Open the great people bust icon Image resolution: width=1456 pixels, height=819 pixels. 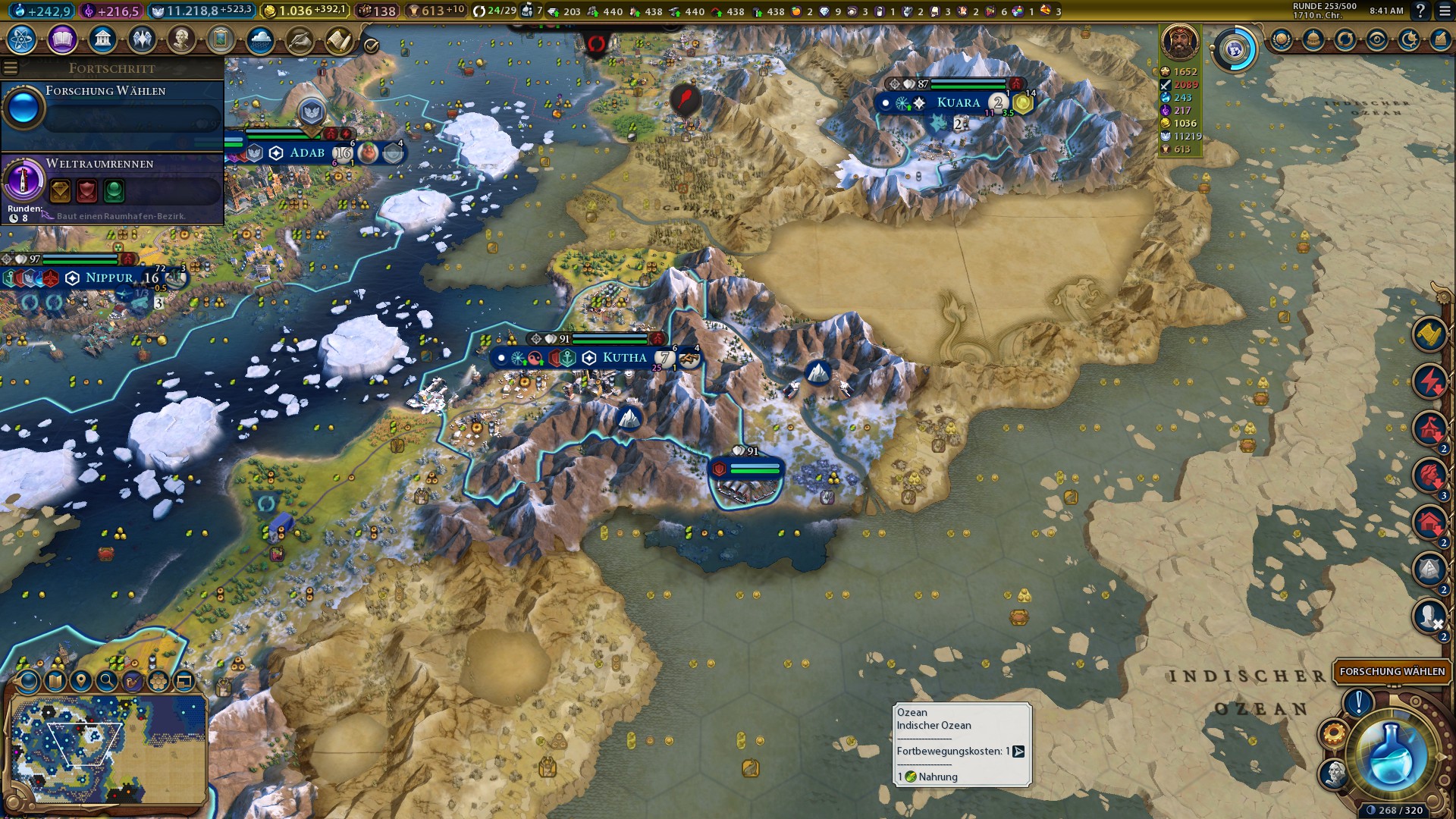click(181, 39)
